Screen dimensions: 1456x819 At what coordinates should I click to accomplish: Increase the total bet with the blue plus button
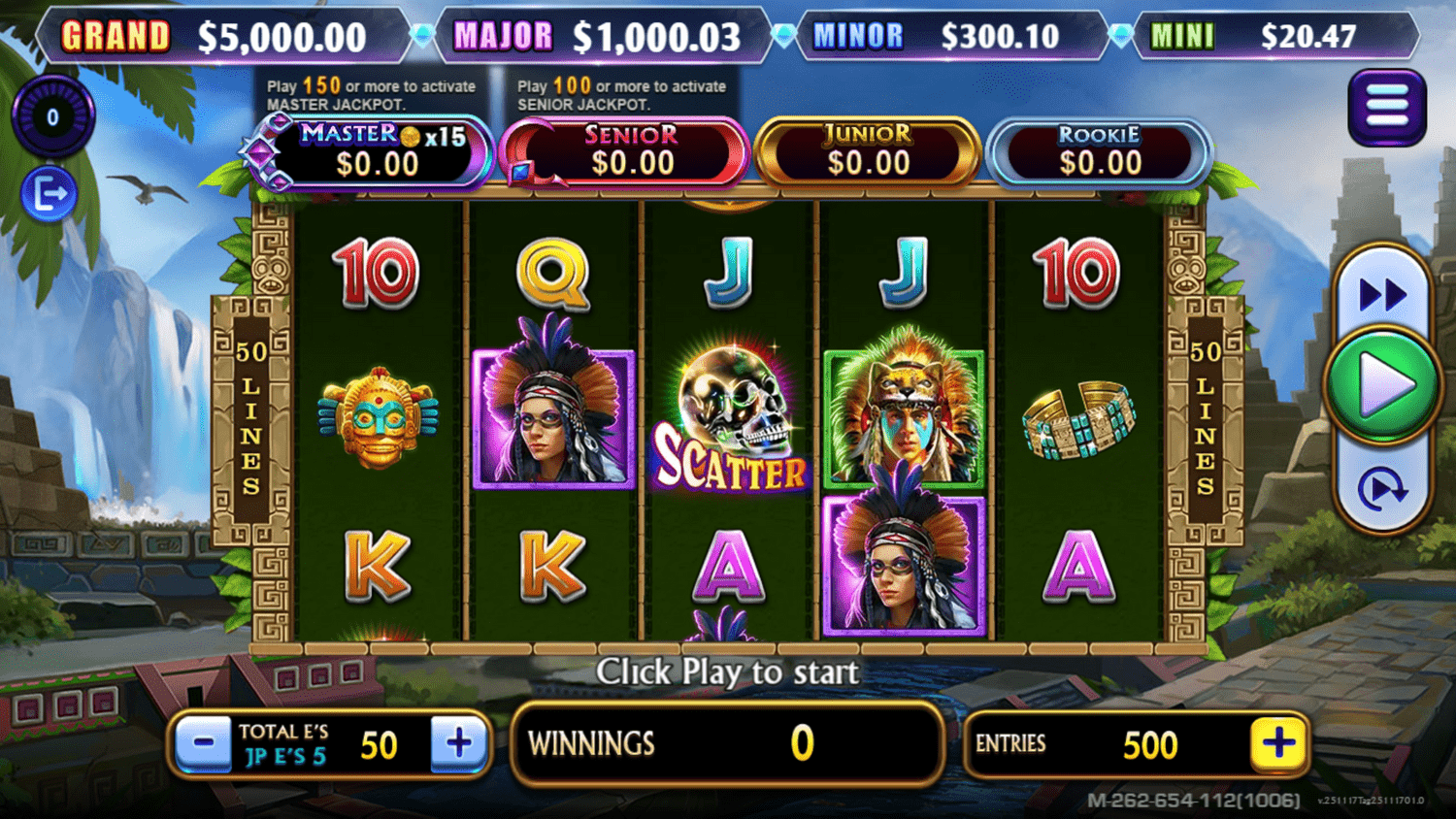click(x=458, y=744)
